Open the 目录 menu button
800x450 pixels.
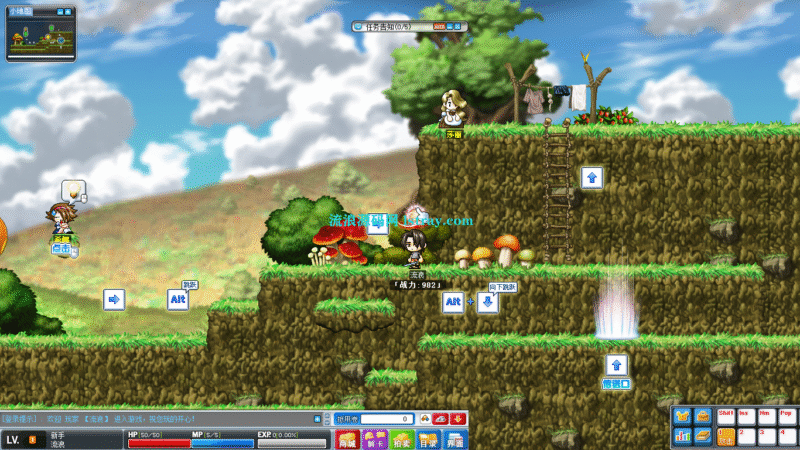coord(428,440)
